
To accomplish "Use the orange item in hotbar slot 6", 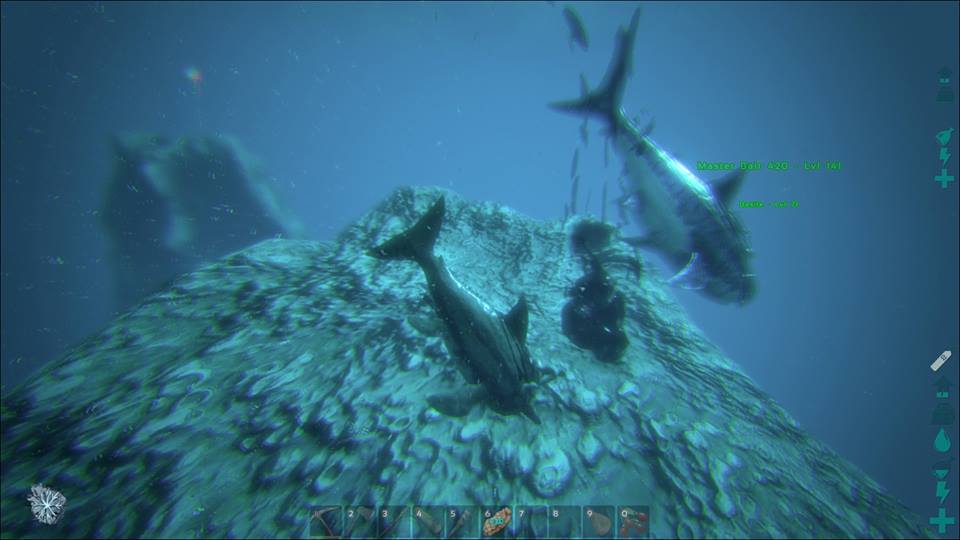I will tap(497, 522).
